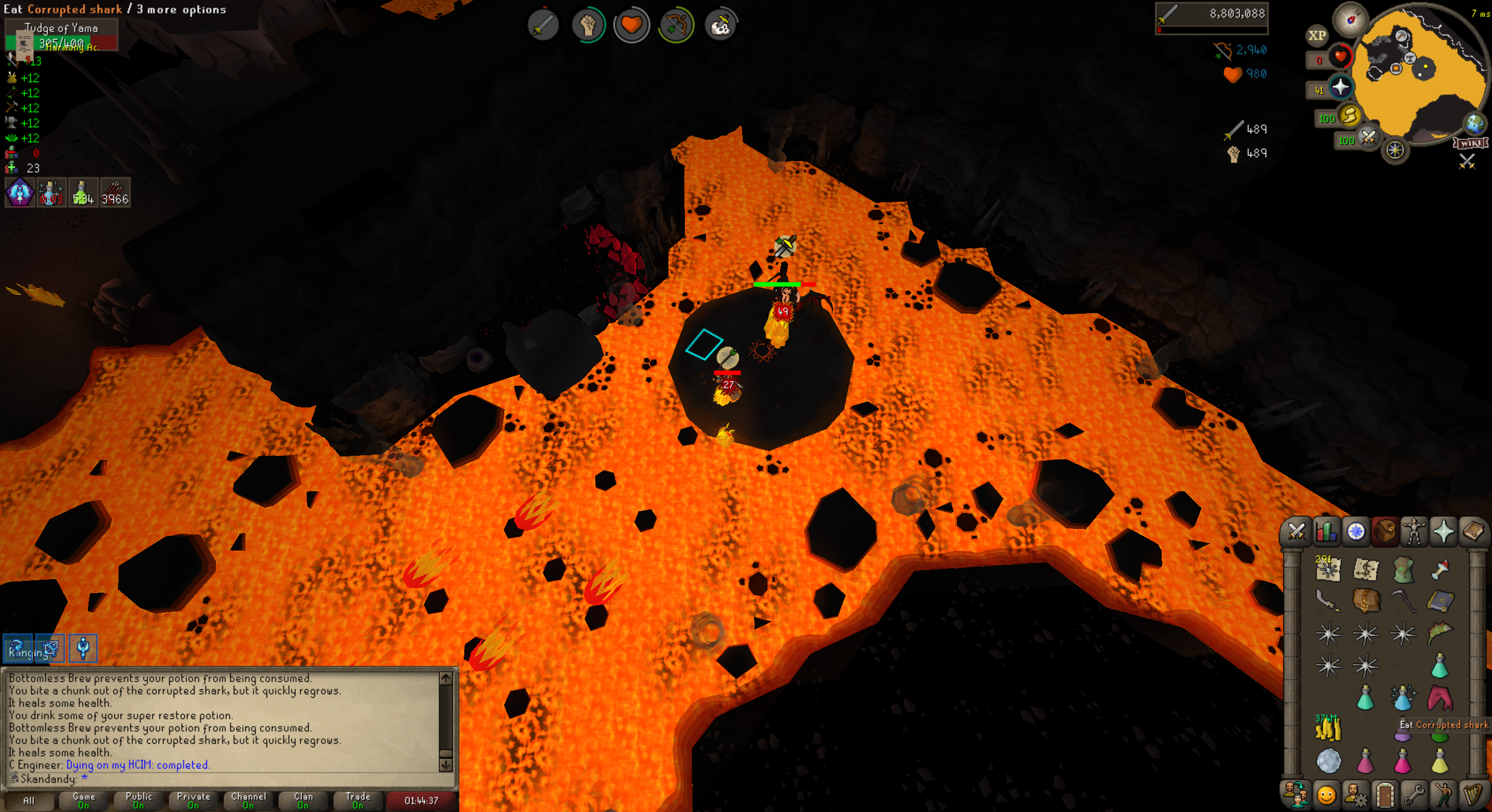Open the Clan chat filter
The height and width of the screenshot is (812, 1492).
tap(303, 800)
